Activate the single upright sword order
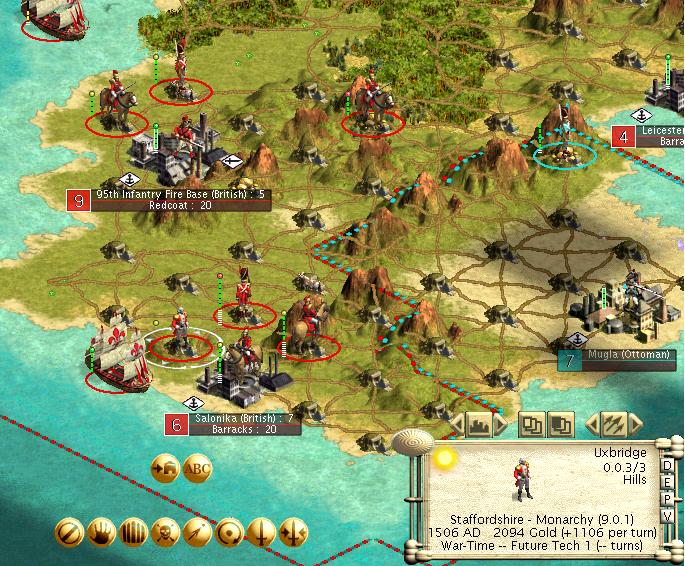Image resolution: width=685 pixels, height=566 pixels. pos(261,531)
